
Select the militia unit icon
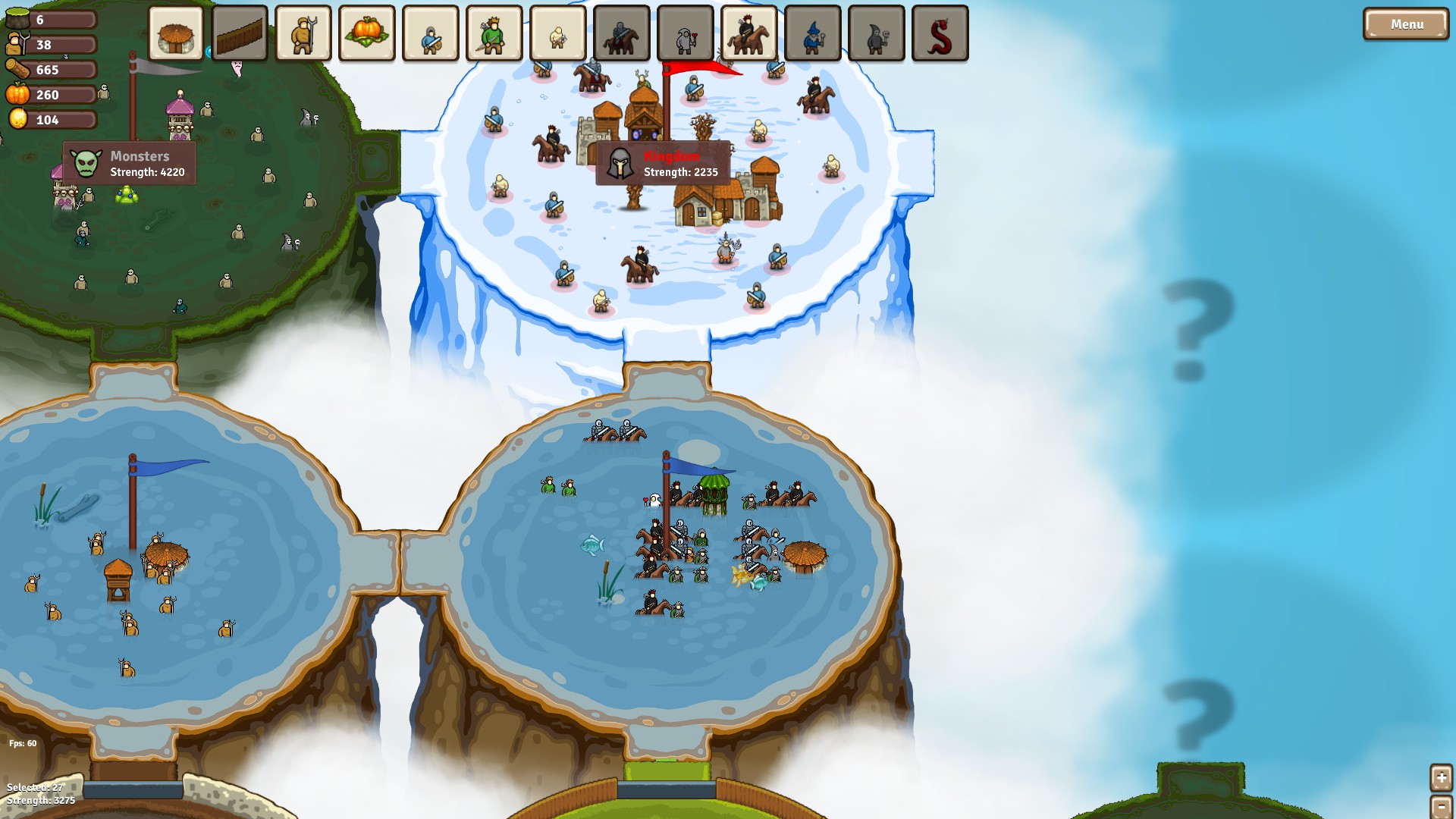click(x=557, y=33)
